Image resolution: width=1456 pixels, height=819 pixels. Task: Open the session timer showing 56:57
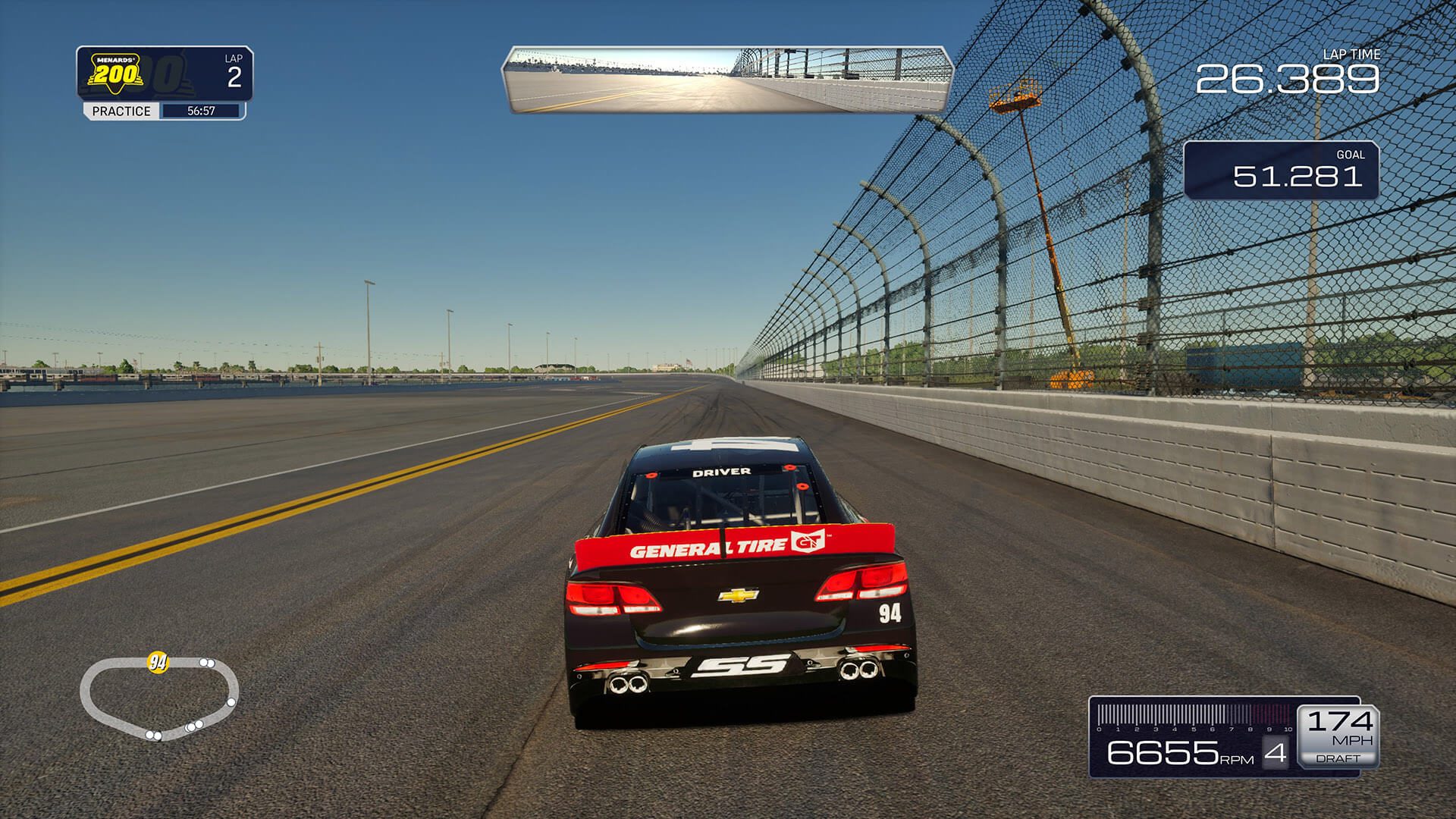[x=202, y=111]
